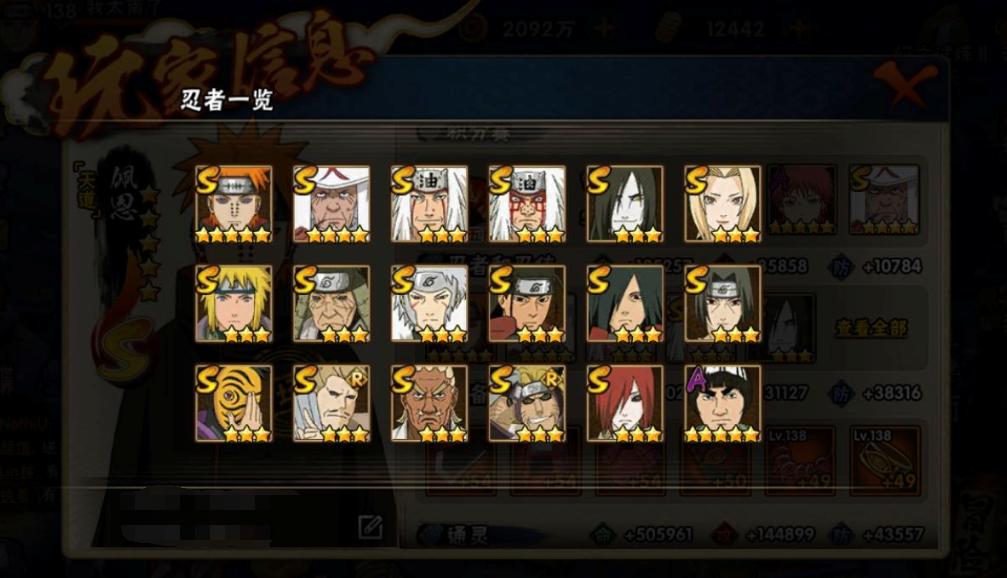Click the pencil edit icon
This screenshot has width=1007, height=578.
pyautogui.click(x=370, y=527)
